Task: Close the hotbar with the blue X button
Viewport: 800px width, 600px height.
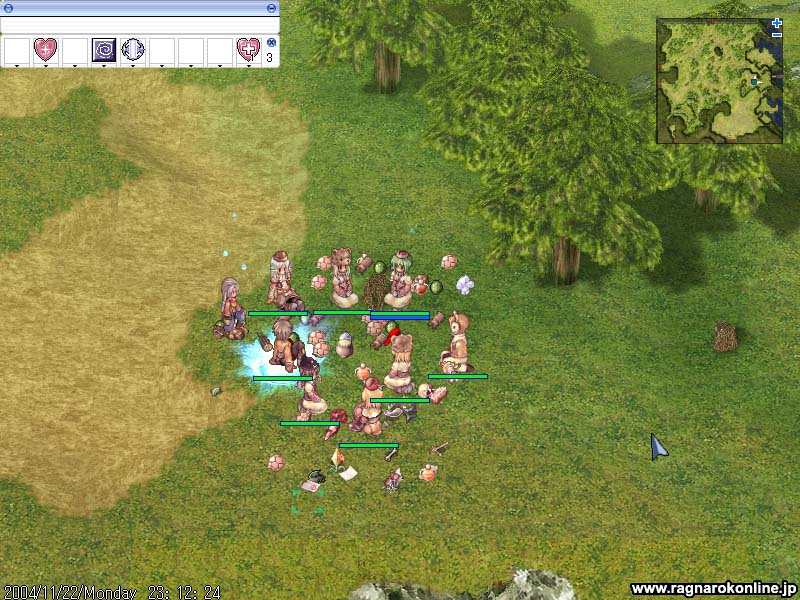Action: pyautogui.click(x=271, y=43)
